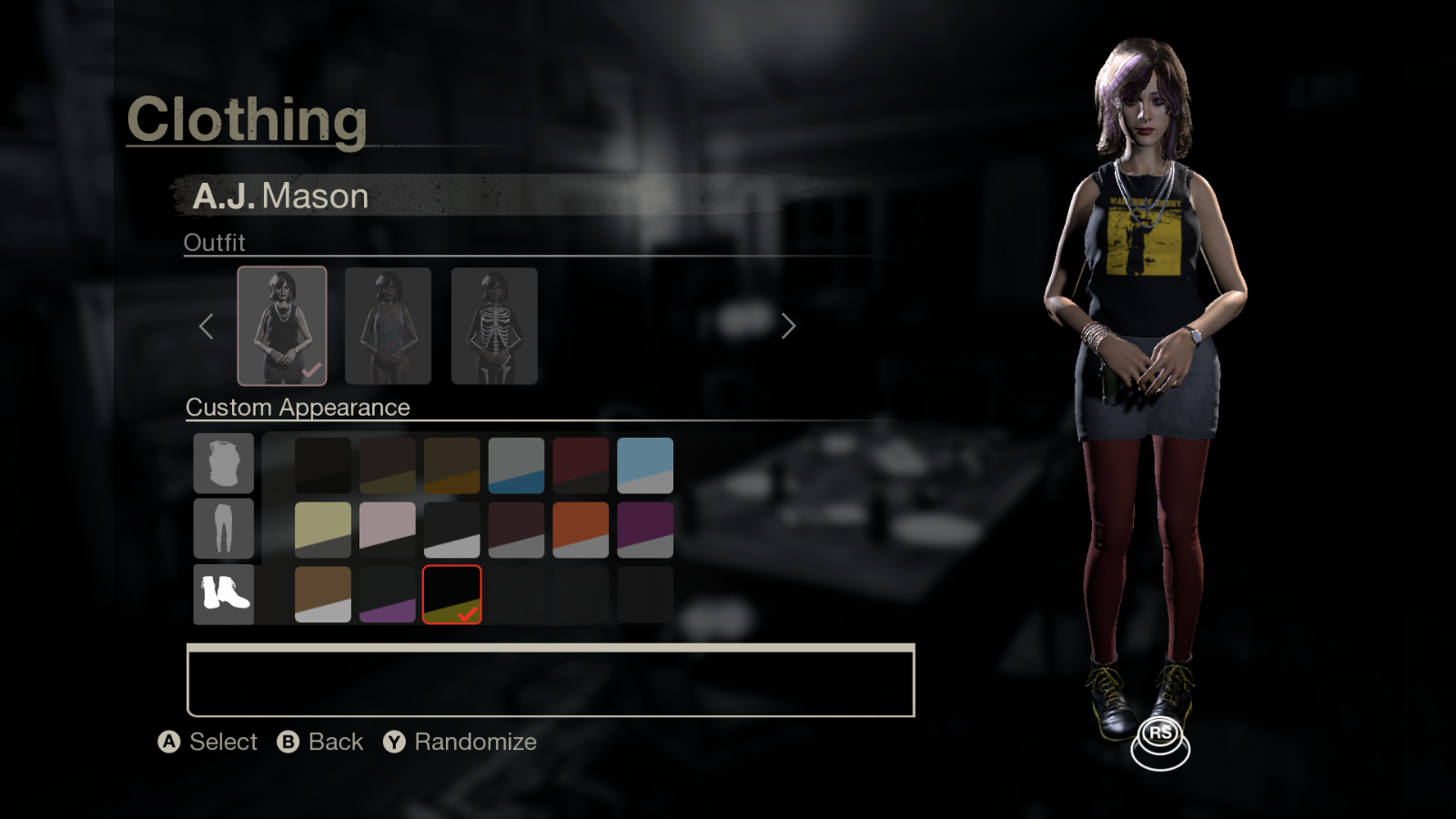Choose the purple and gray swatch

click(644, 530)
